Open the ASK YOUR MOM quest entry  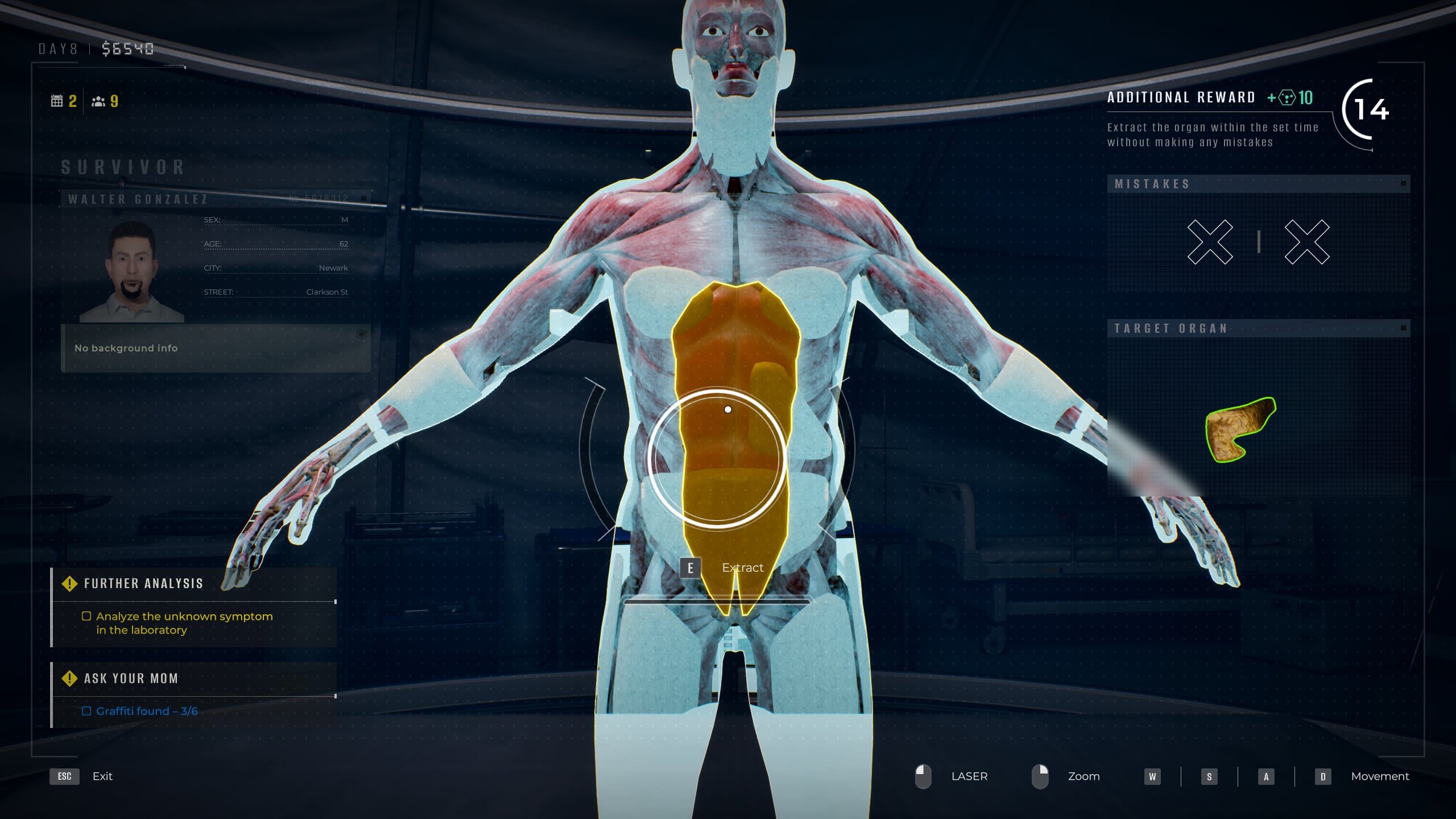click(131, 679)
